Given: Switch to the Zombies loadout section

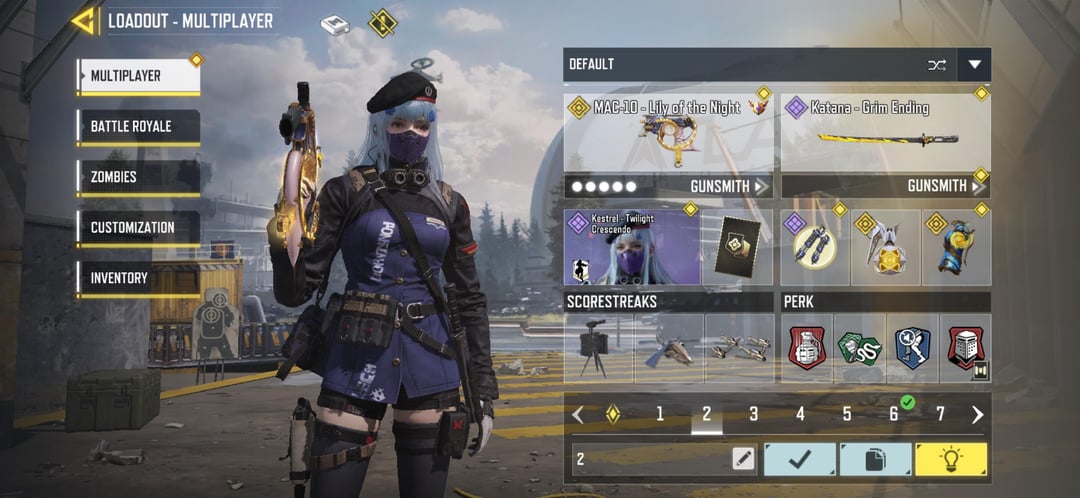Looking at the screenshot, I should (x=138, y=177).
